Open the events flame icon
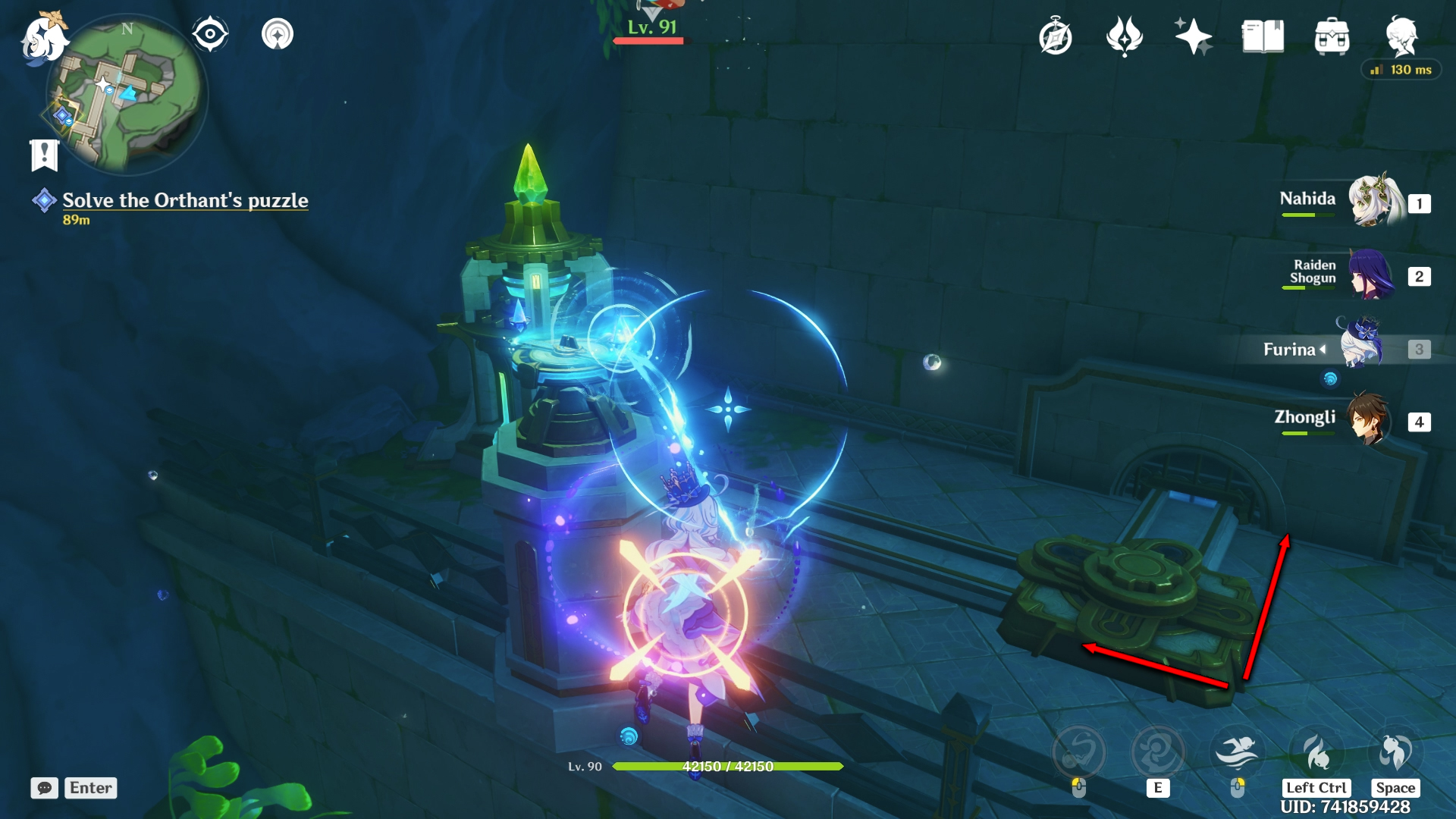The width and height of the screenshot is (1456, 819). pos(1124,36)
